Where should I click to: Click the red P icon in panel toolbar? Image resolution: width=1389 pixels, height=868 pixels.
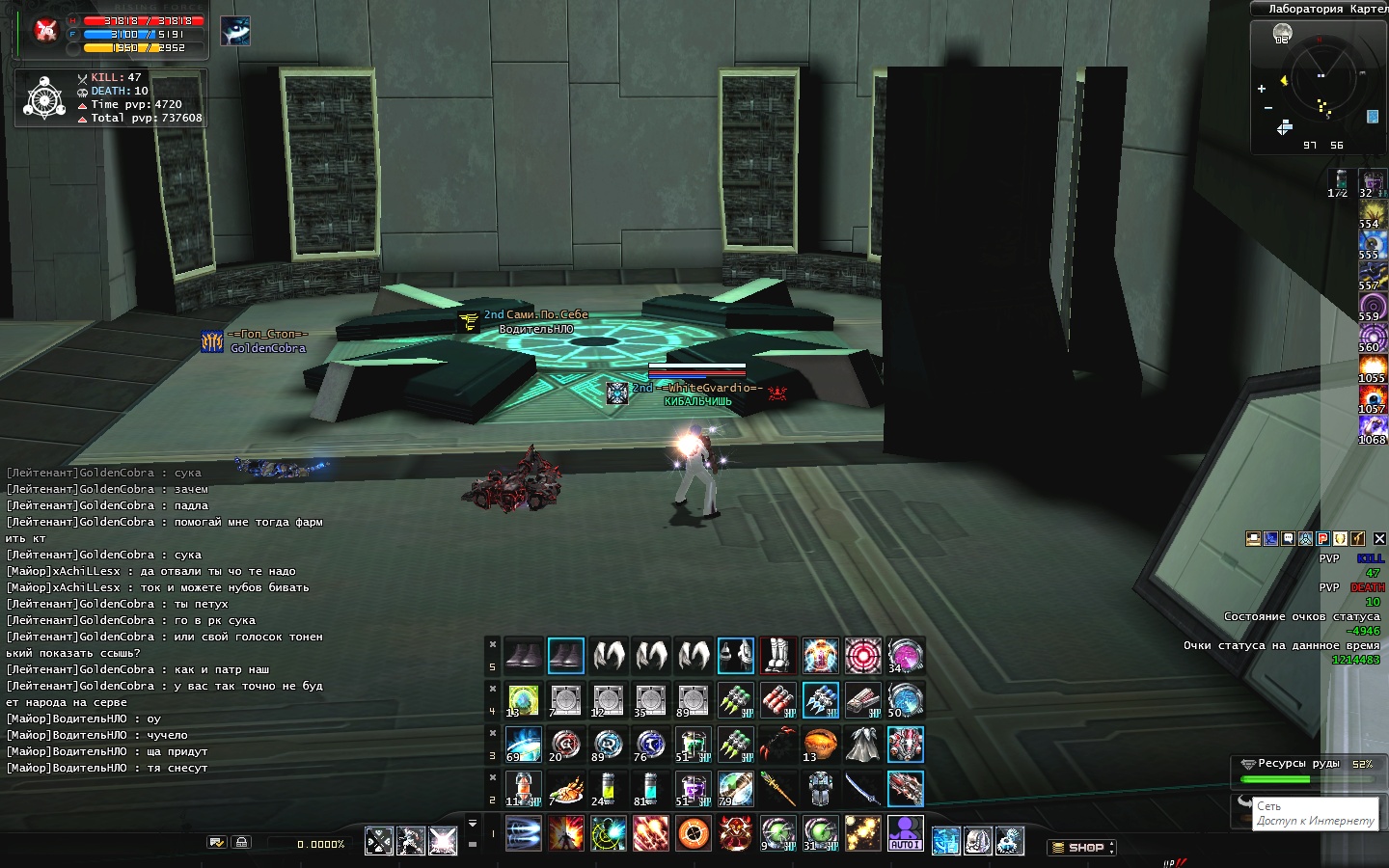coord(1323,539)
